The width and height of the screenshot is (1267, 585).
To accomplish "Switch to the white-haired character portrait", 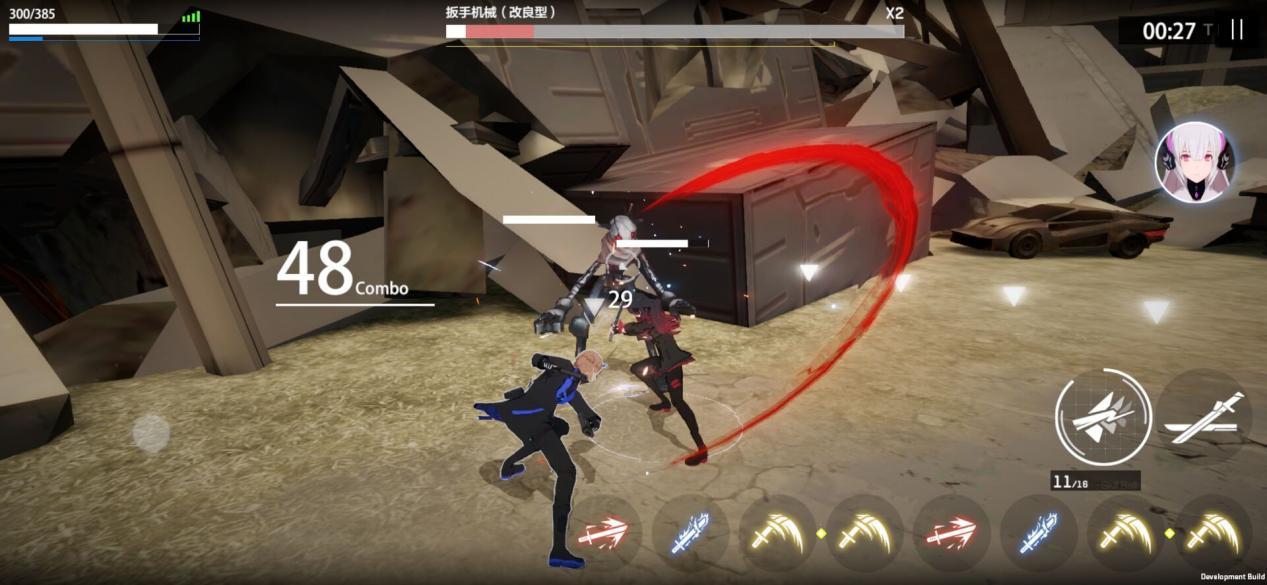I will point(1194,162).
